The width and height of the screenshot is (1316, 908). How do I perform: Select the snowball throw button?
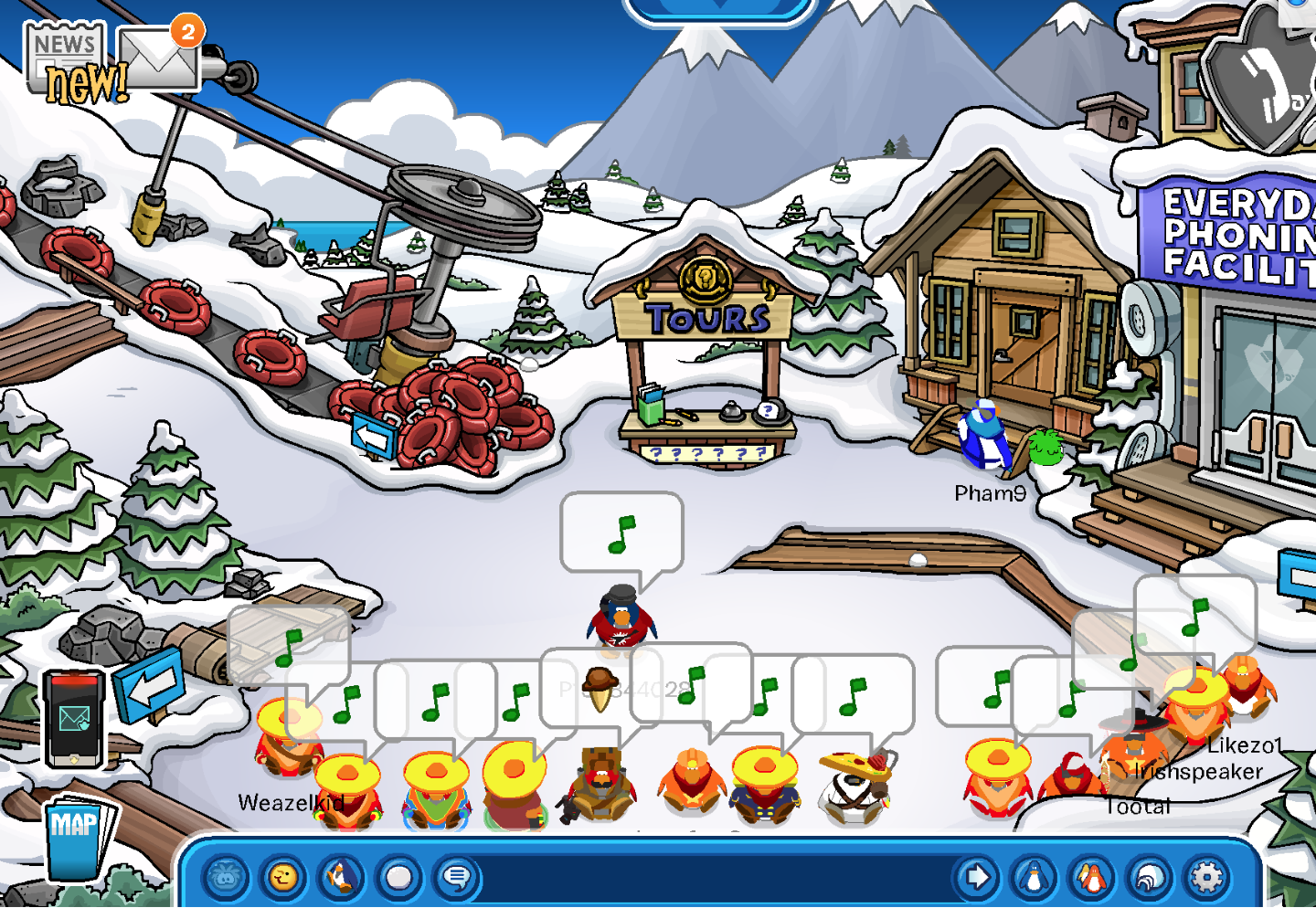pyautogui.click(x=398, y=879)
